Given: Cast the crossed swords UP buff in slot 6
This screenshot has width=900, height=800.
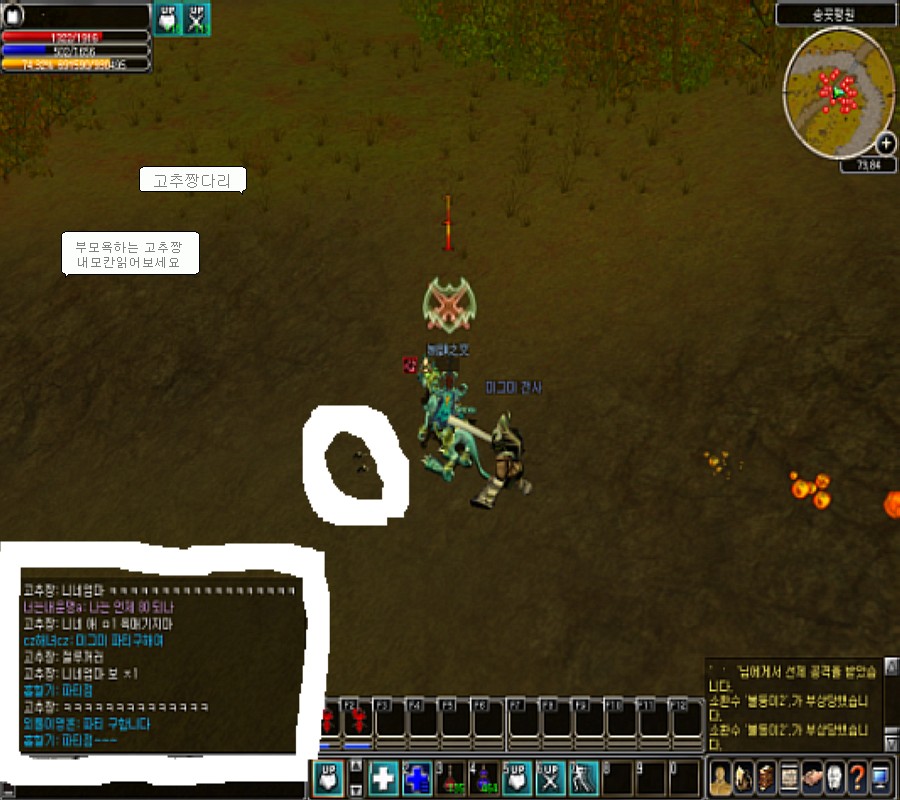Looking at the screenshot, I should point(551,778).
